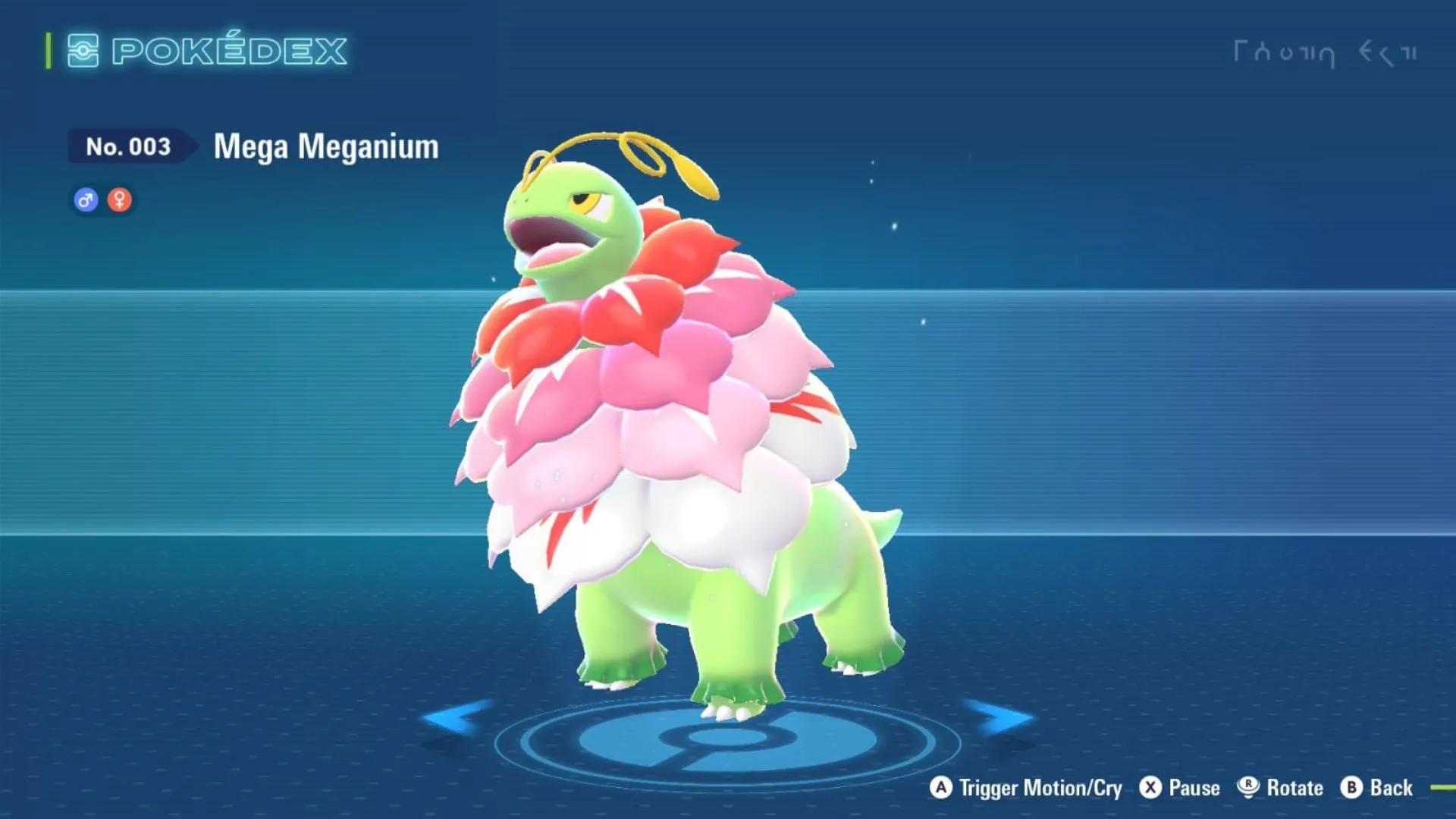Image resolution: width=1456 pixels, height=819 pixels.
Task: Toggle the male gender indicator off
Action: (x=86, y=199)
